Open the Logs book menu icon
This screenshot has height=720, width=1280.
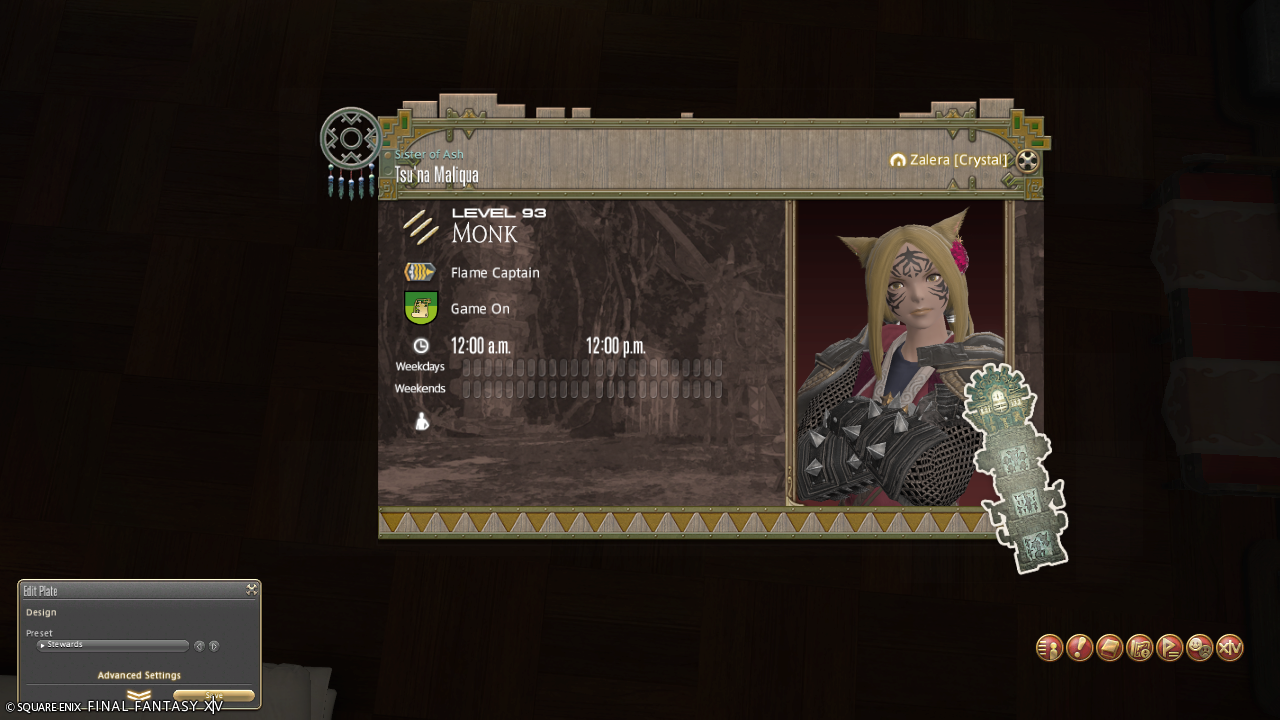[x=1109, y=648]
